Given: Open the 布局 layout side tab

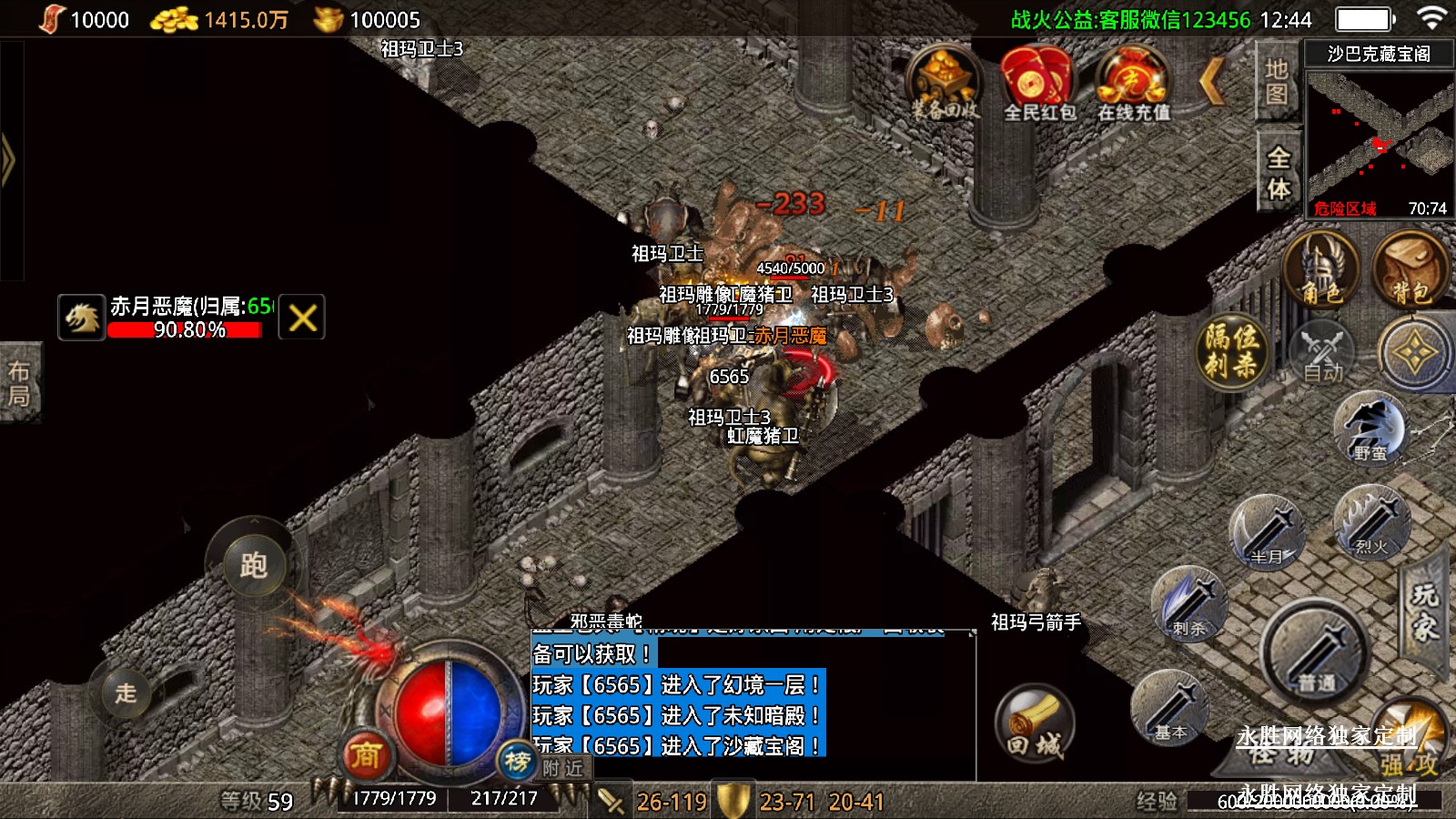Looking at the screenshot, I should coord(19,383).
